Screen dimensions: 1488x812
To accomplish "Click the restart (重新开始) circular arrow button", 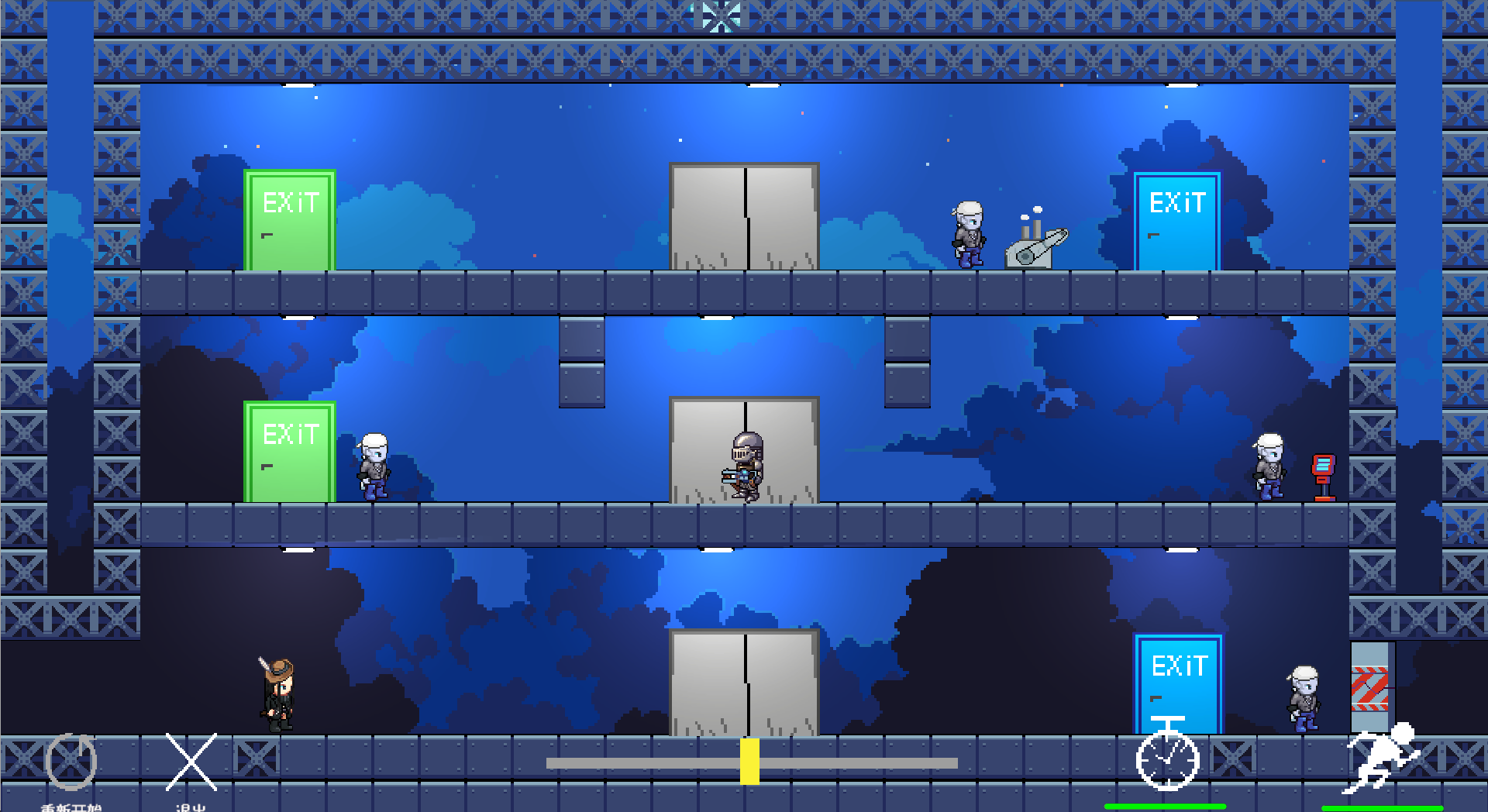I will (x=71, y=761).
